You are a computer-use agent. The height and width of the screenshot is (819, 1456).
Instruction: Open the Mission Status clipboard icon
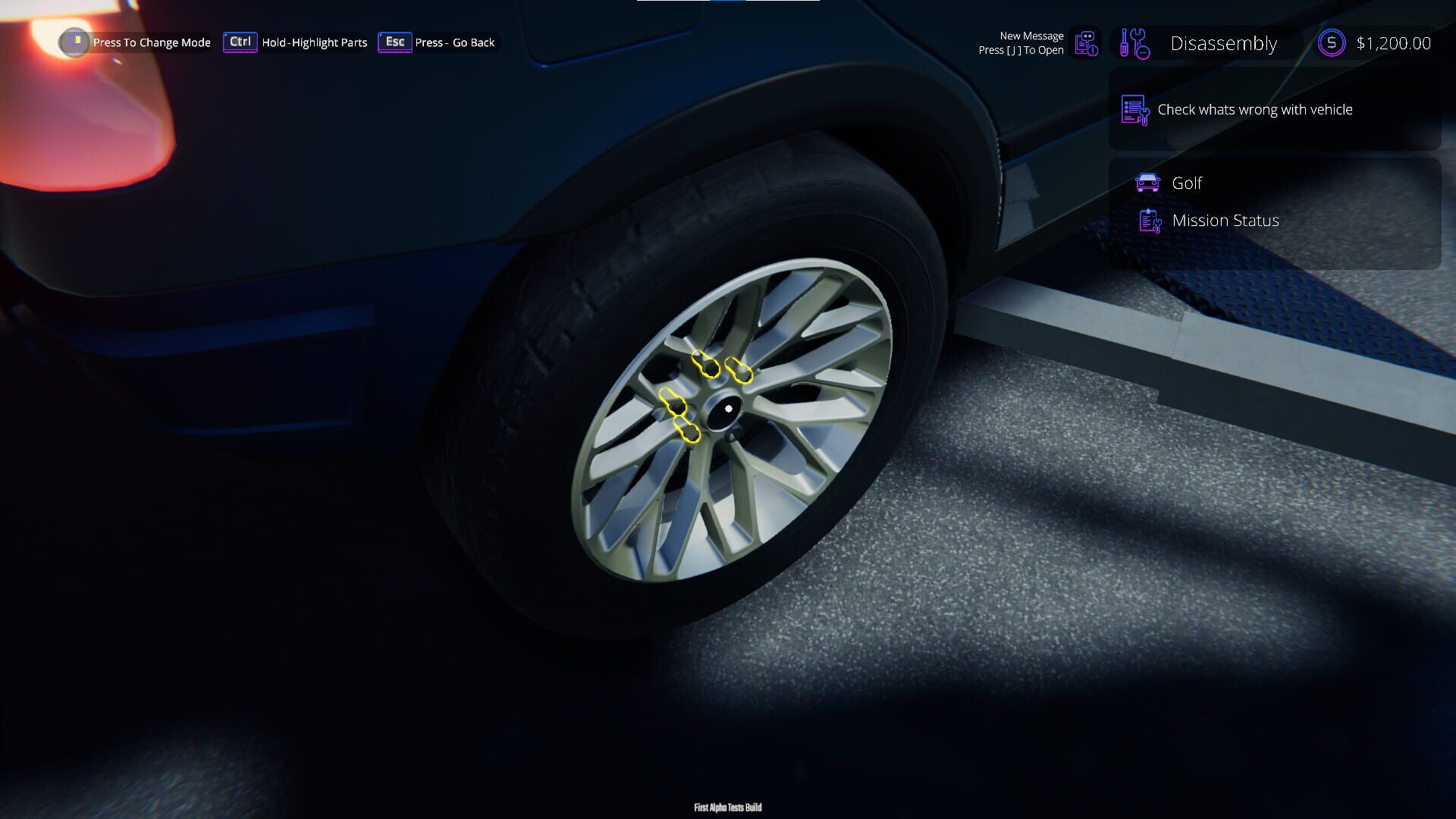[x=1150, y=221]
